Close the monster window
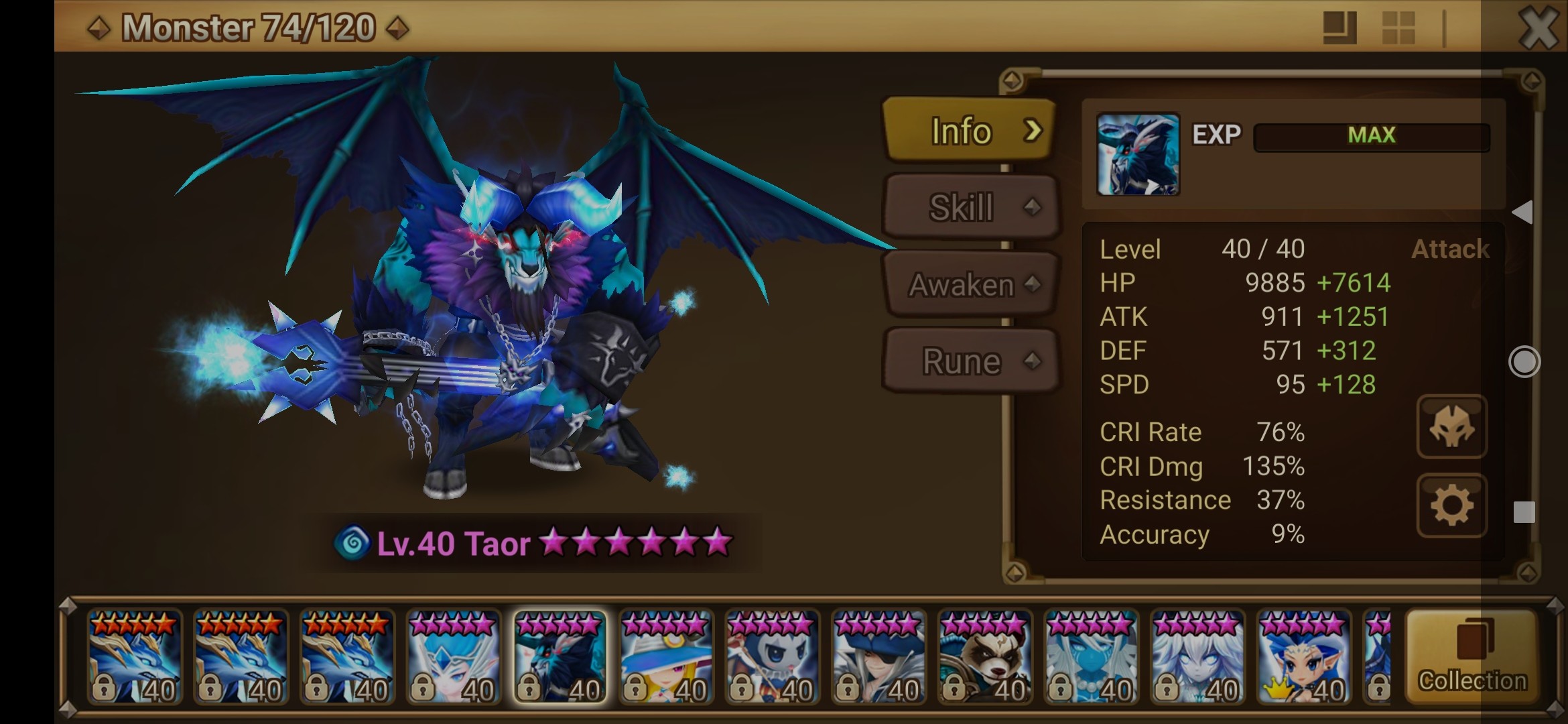 1538,28
